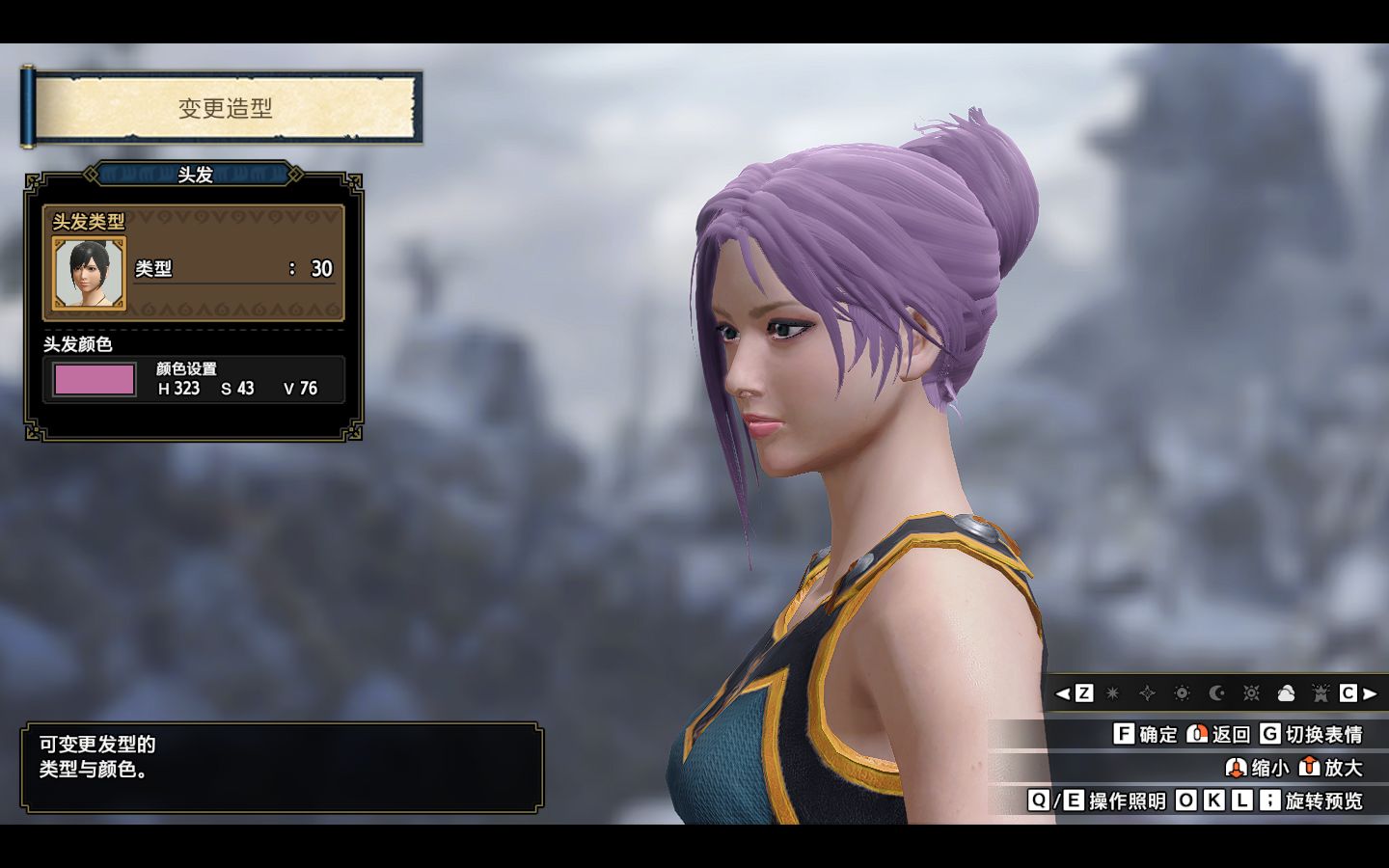Select the sun lighting preset icon
The image size is (1389, 868).
point(1183,692)
